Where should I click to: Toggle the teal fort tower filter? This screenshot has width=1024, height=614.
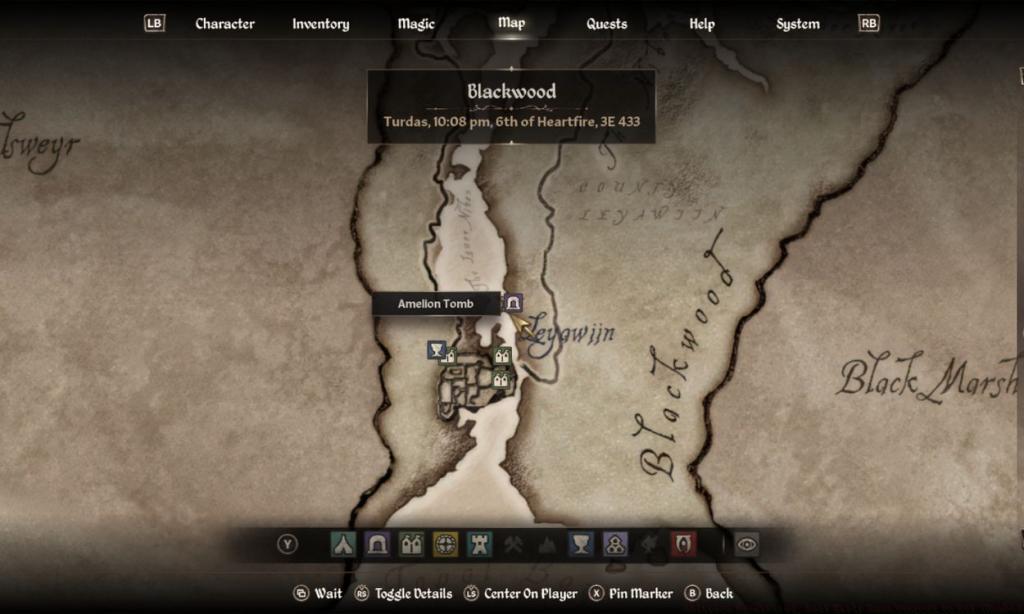(x=479, y=544)
